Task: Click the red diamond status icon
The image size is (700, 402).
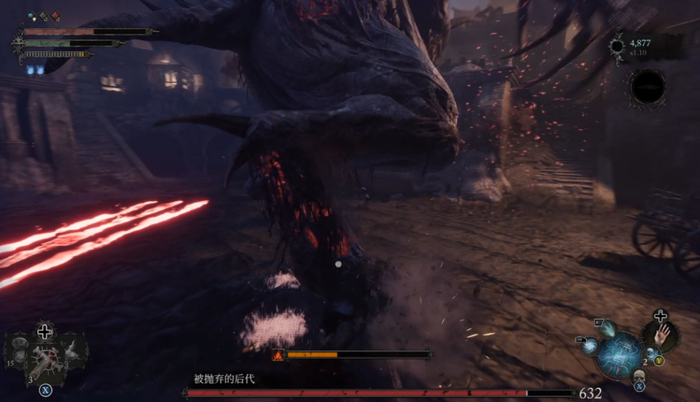Action: point(56,16)
